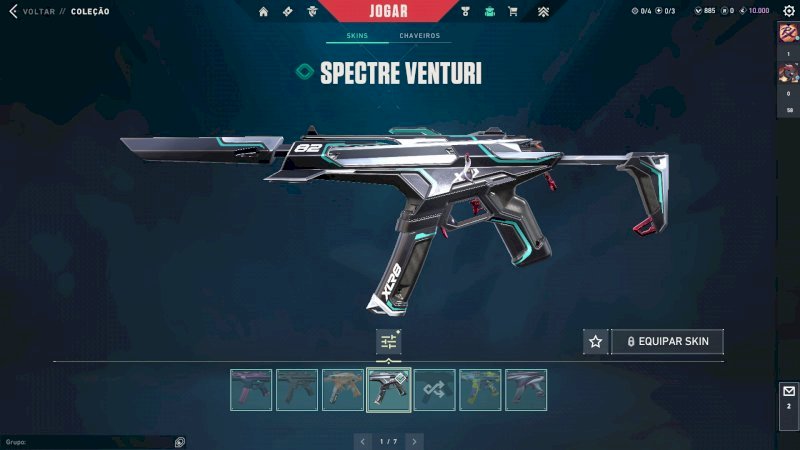Screen dimensions: 800x450
Task: Open the home icon in the top bar
Action: tap(263, 12)
